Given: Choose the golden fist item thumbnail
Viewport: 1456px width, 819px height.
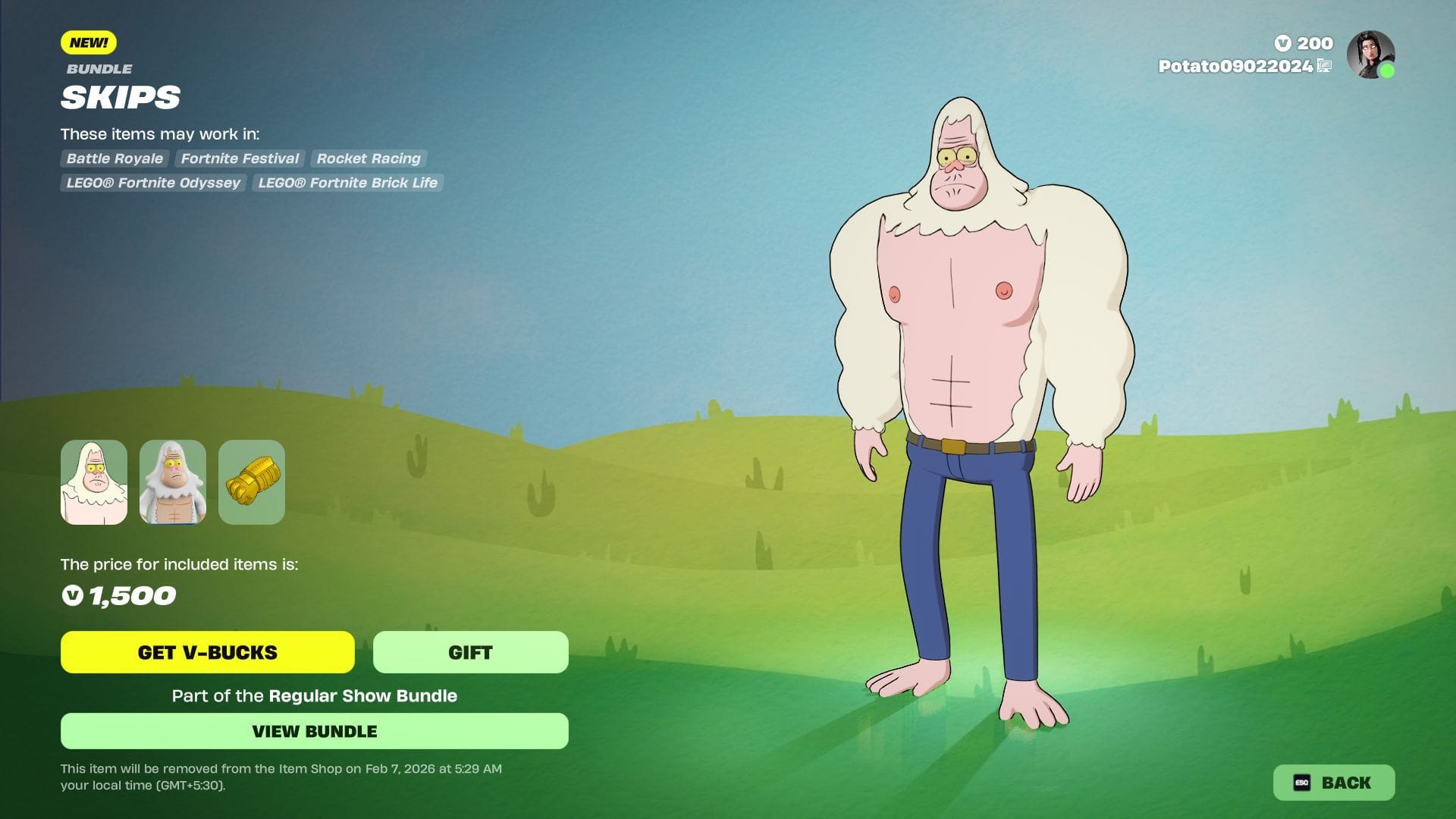Looking at the screenshot, I should (252, 482).
